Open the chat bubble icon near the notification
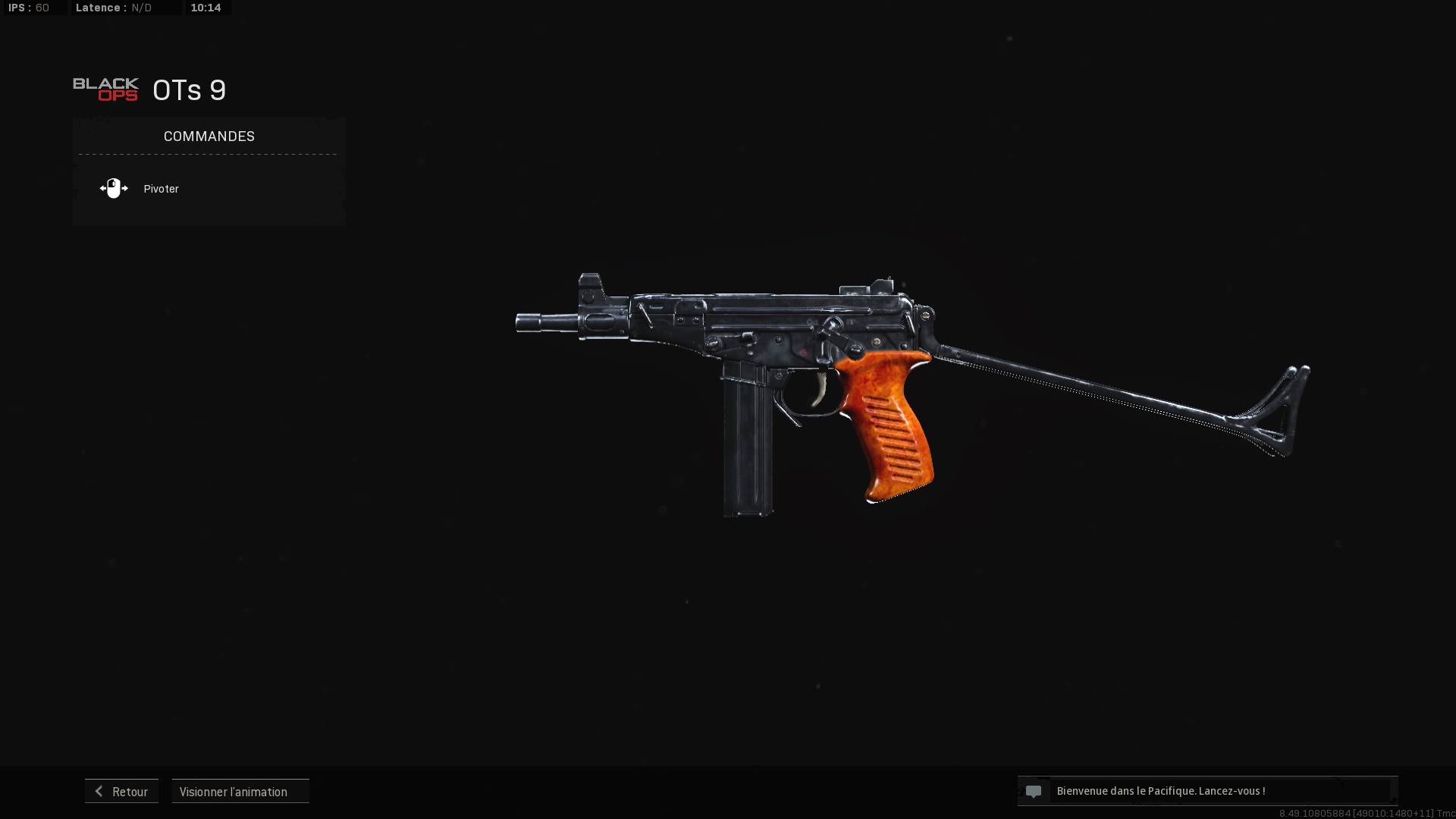The image size is (1456, 819). [x=1034, y=791]
